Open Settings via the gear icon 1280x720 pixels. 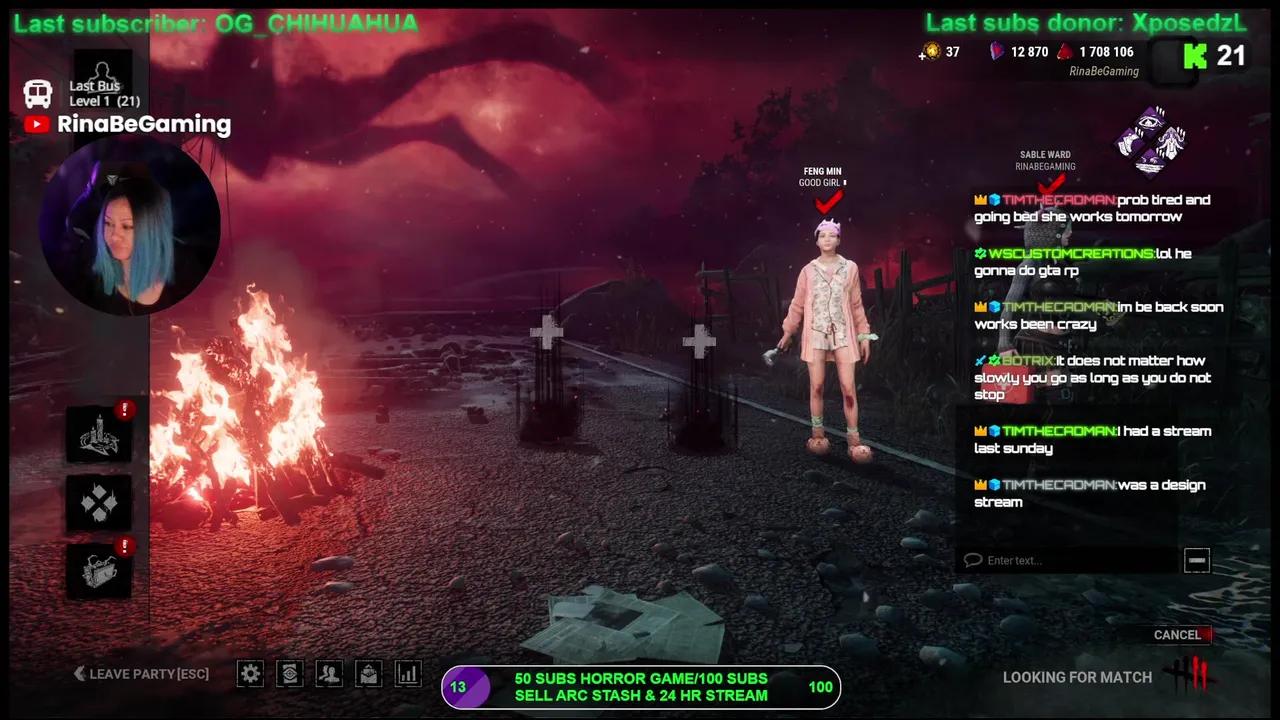(x=250, y=674)
